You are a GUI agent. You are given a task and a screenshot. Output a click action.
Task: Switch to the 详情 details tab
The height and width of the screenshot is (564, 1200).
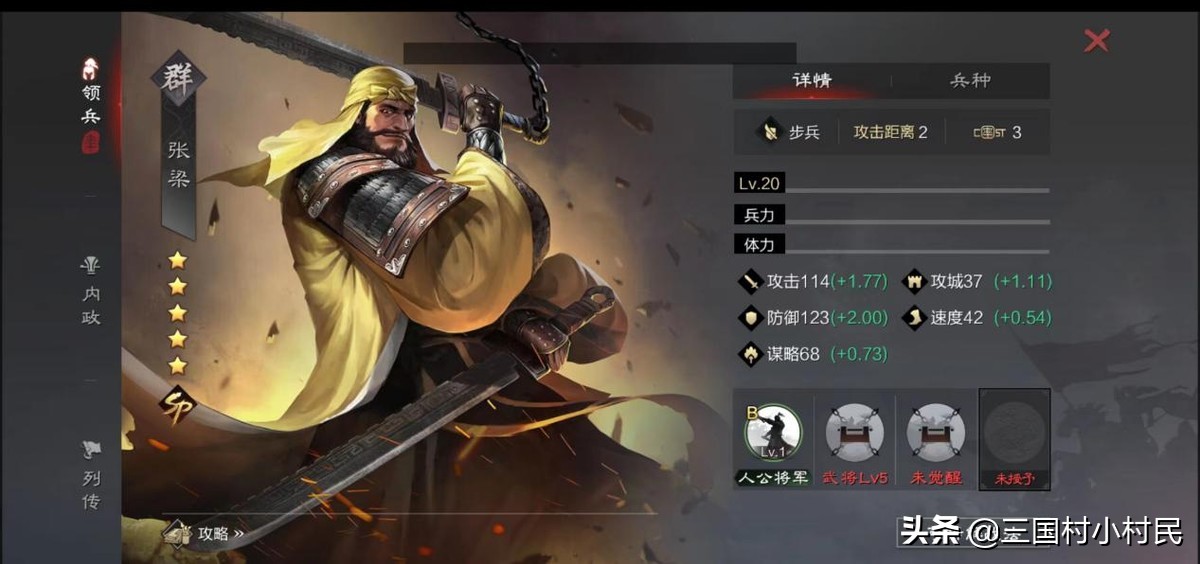tap(812, 81)
